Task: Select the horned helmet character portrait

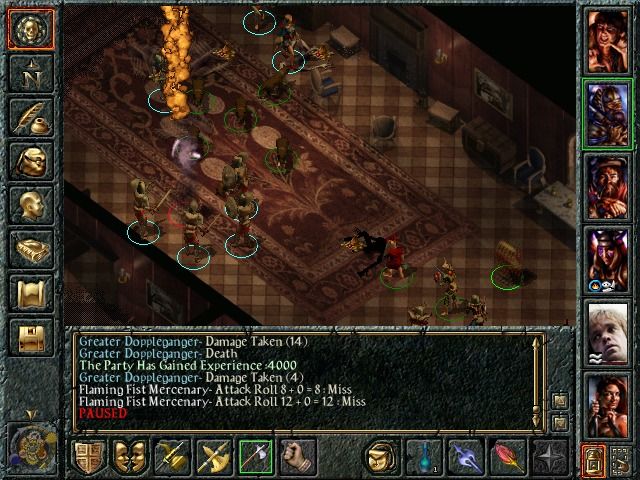Action: point(608,259)
